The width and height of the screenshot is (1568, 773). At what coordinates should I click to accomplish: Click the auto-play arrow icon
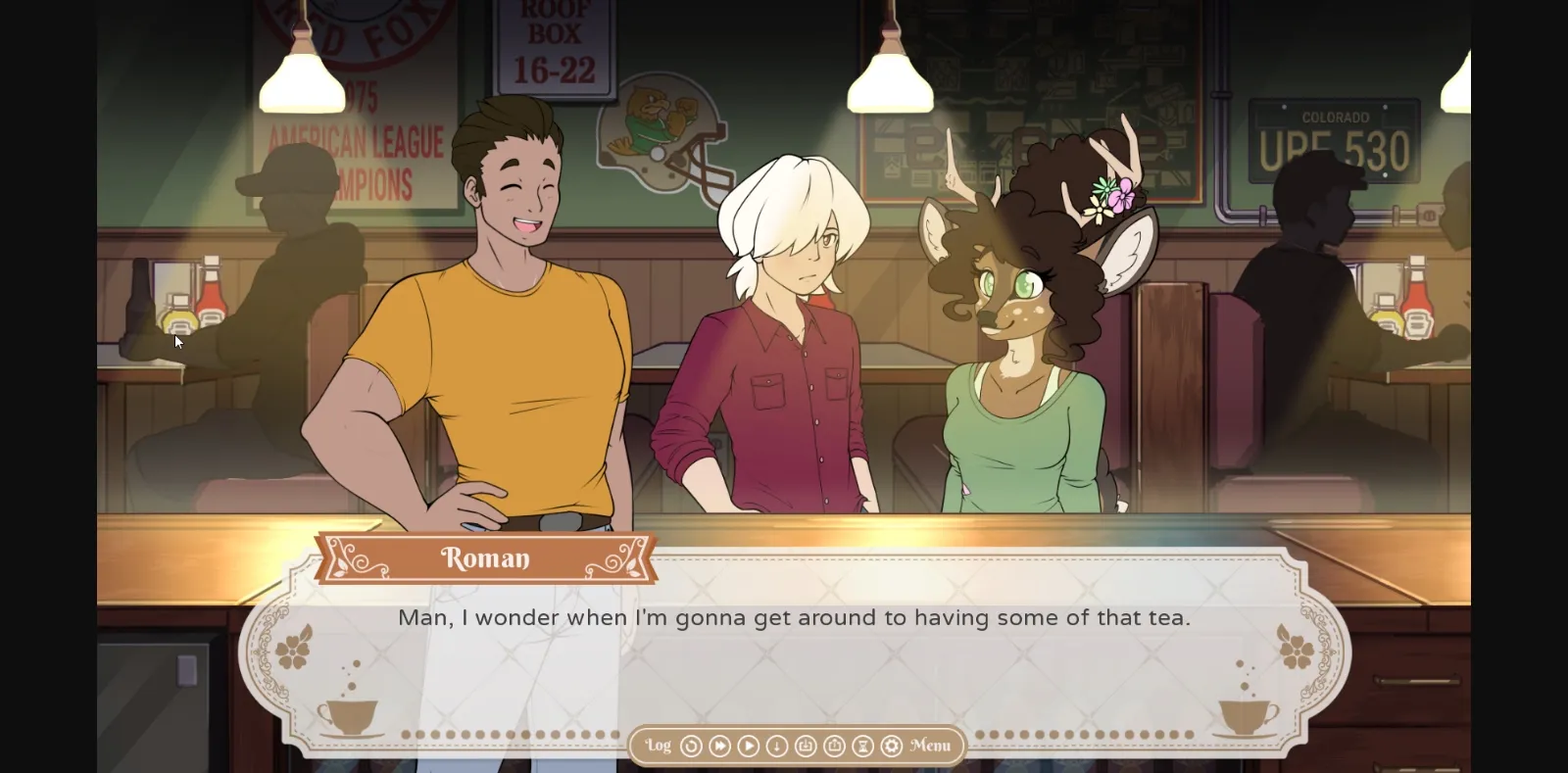(747, 746)
